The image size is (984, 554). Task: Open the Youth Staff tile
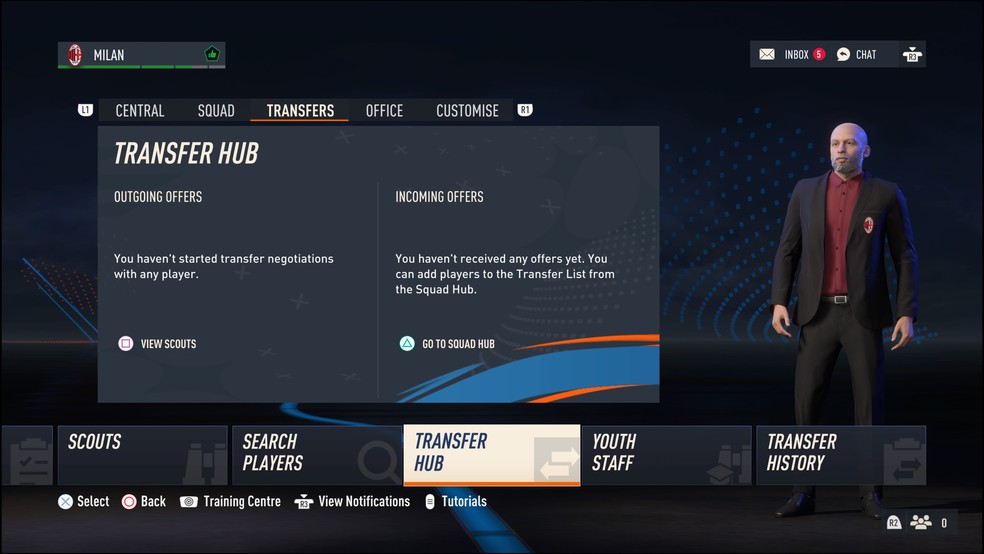(666, 455)
